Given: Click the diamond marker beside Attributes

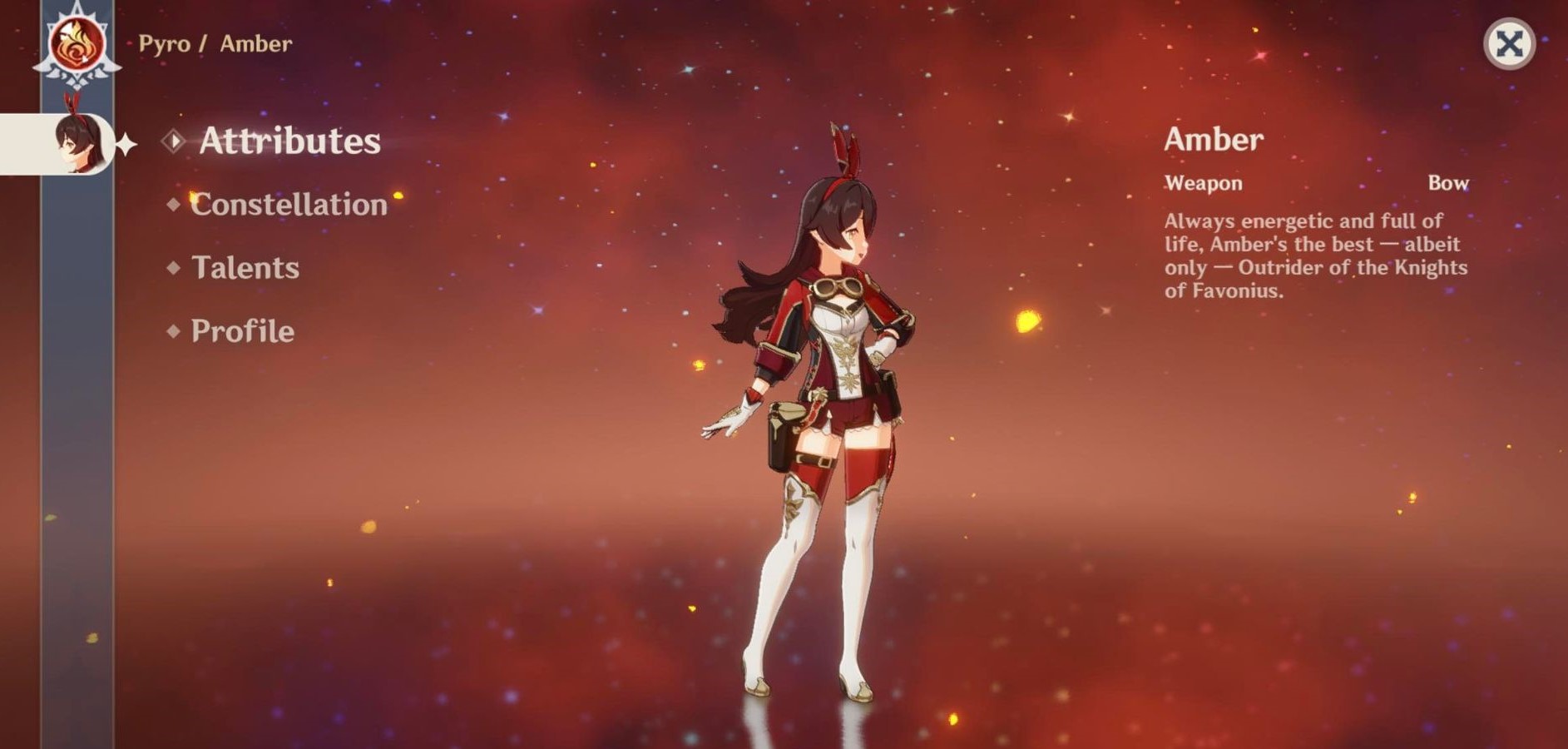Looking at the screenshot, I should coord(174,141).
